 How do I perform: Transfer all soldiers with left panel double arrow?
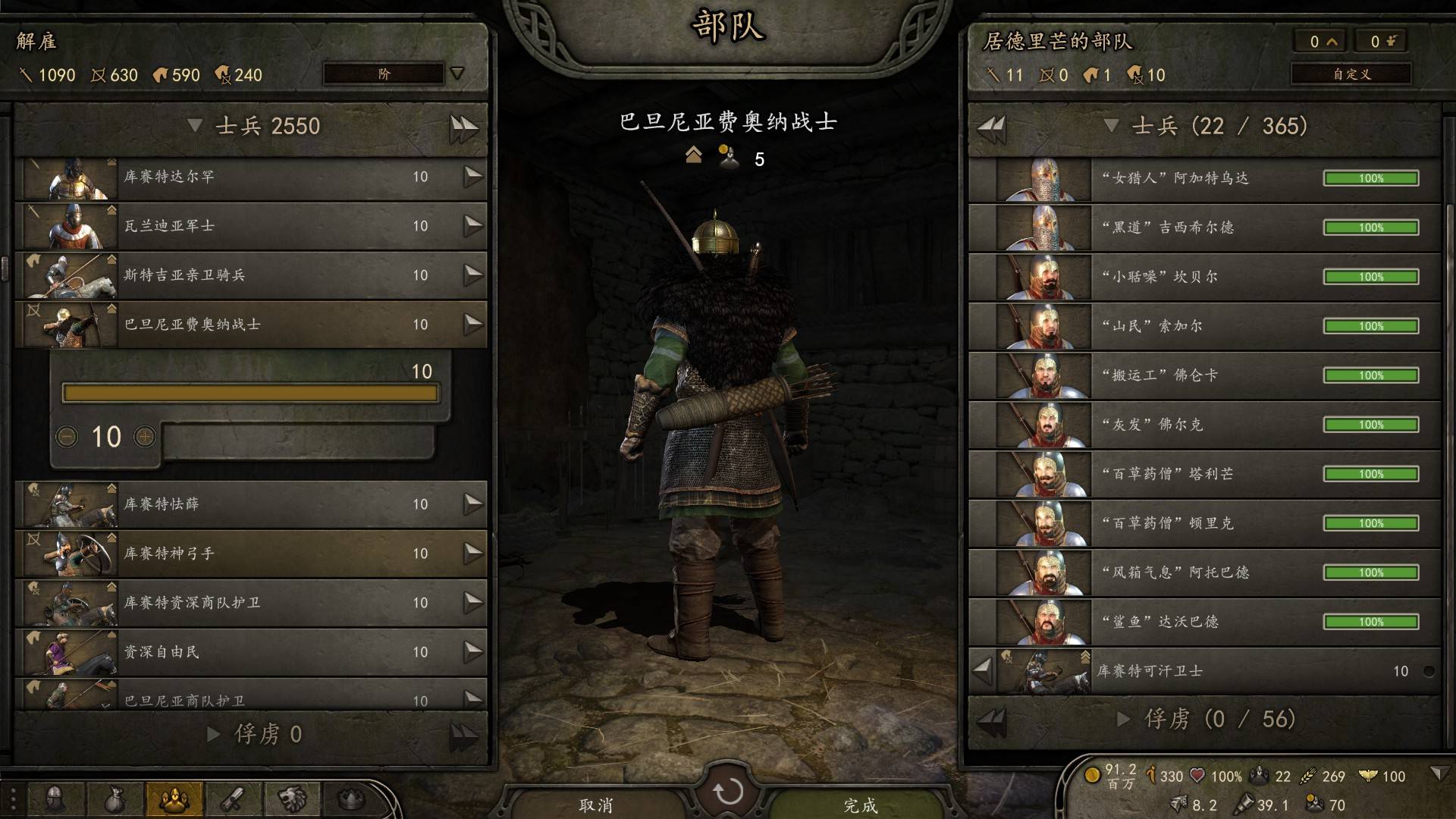(x=463, y=127)
